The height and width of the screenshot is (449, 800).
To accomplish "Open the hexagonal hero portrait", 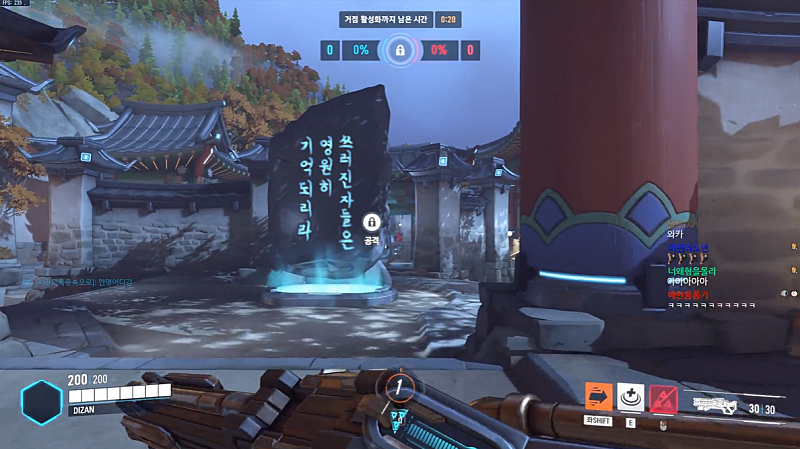I will (x=41, y=400).
